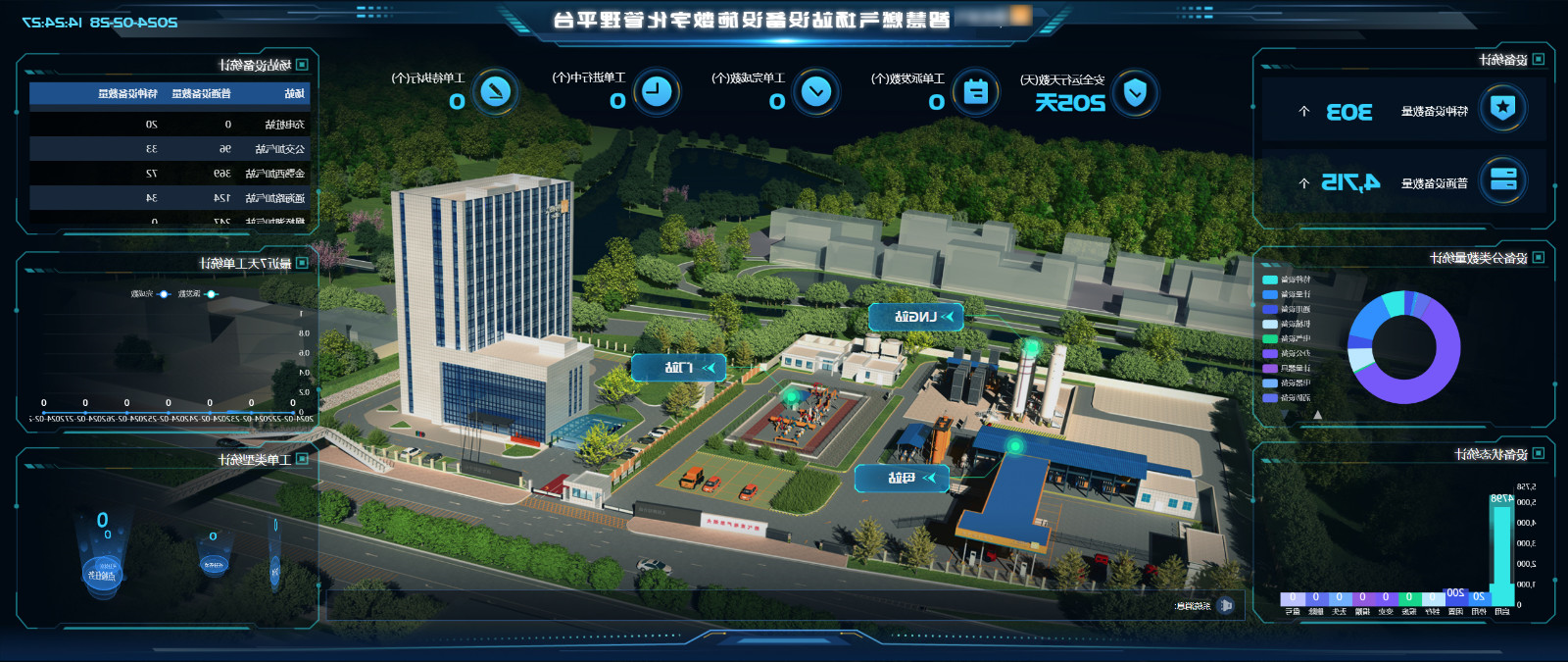
Task: Open the 普通设备数量 card
Action: click(1403, 181)
